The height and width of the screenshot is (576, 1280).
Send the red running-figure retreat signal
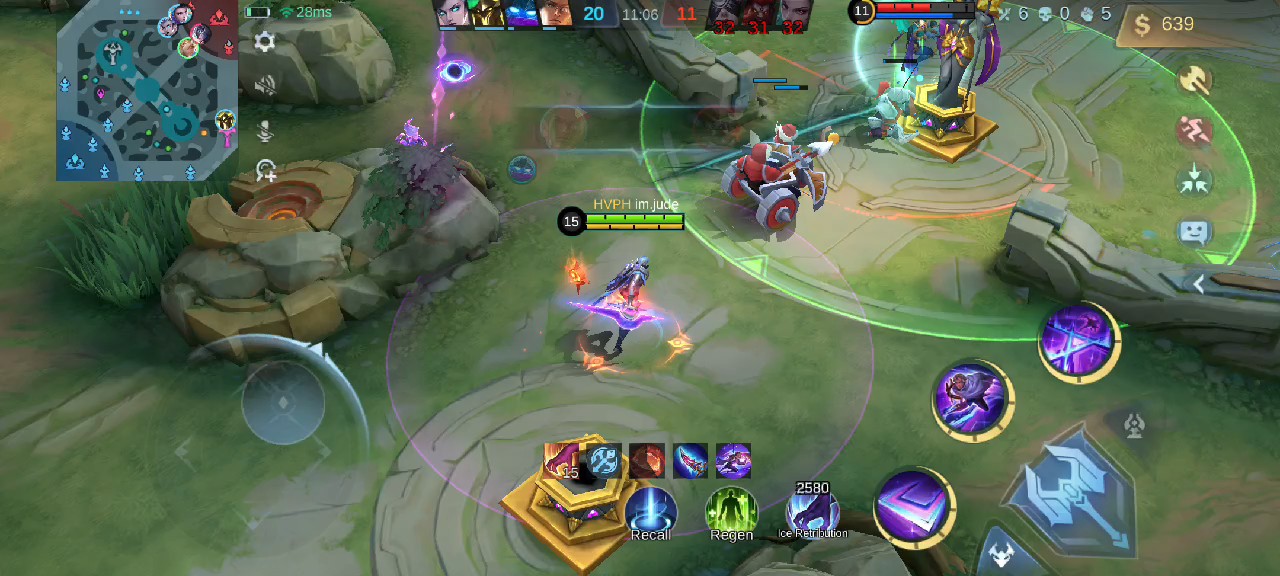pos(1194,131)
